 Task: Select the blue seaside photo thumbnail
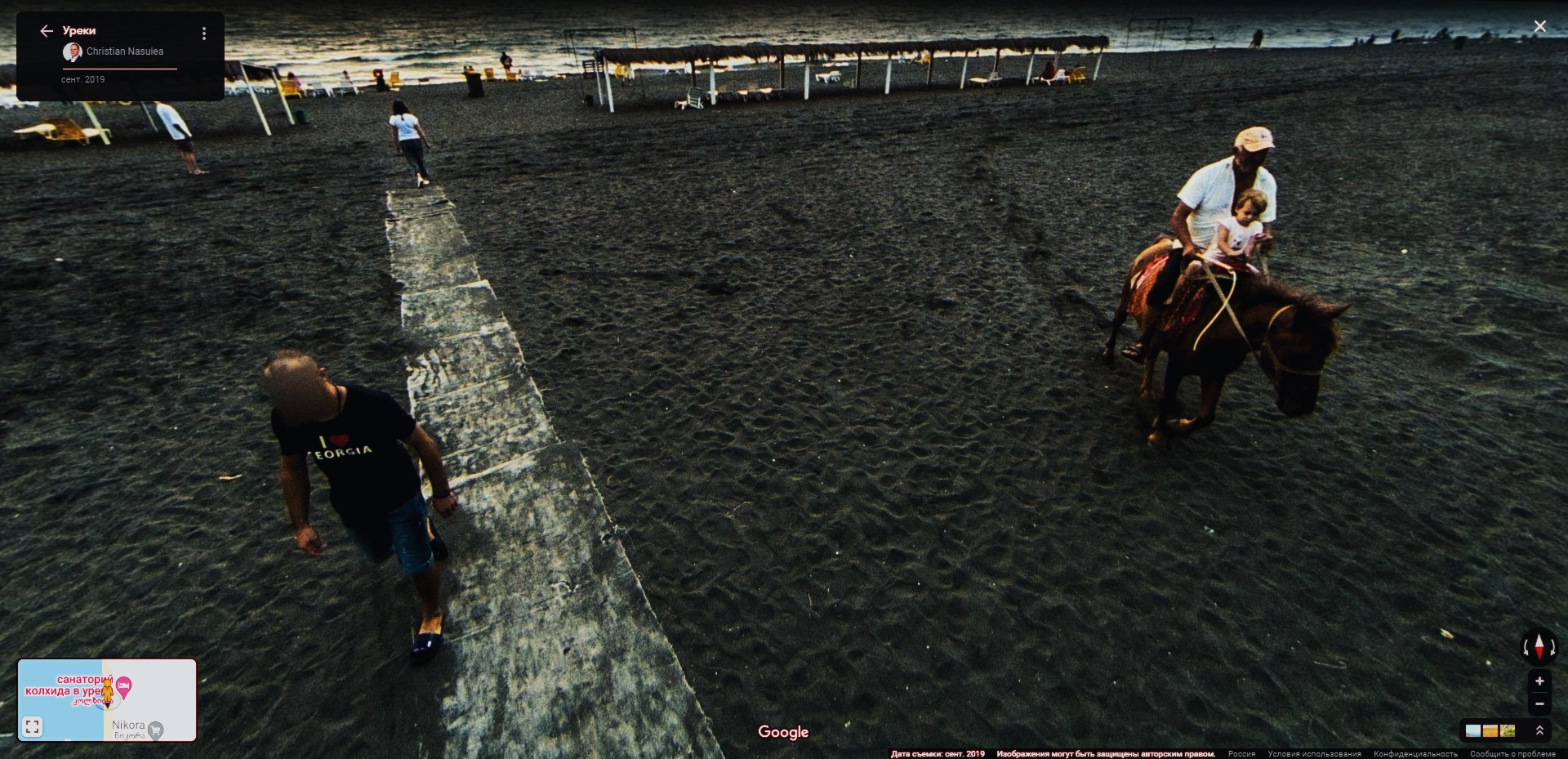click(x=1473, y=730)
